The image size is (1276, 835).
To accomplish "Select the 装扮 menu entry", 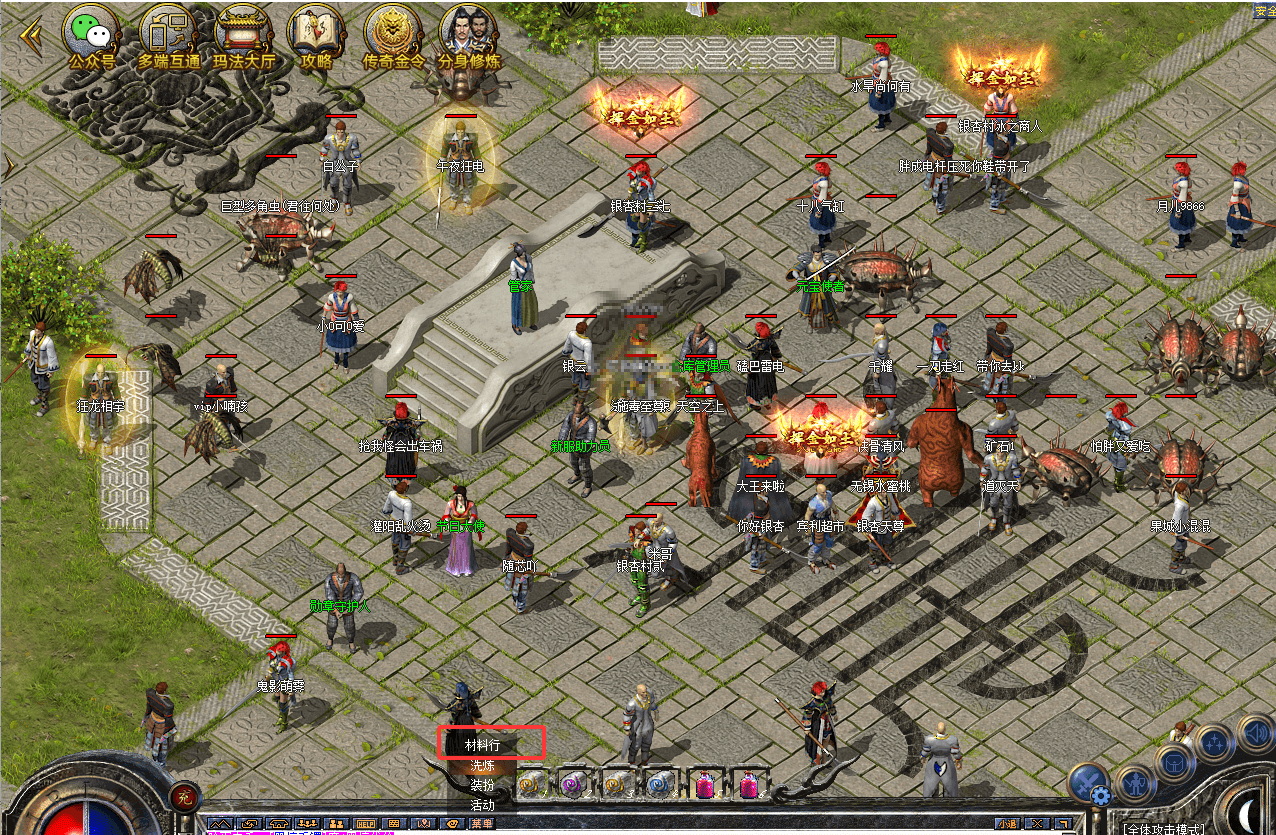I will tap(482, 785).
